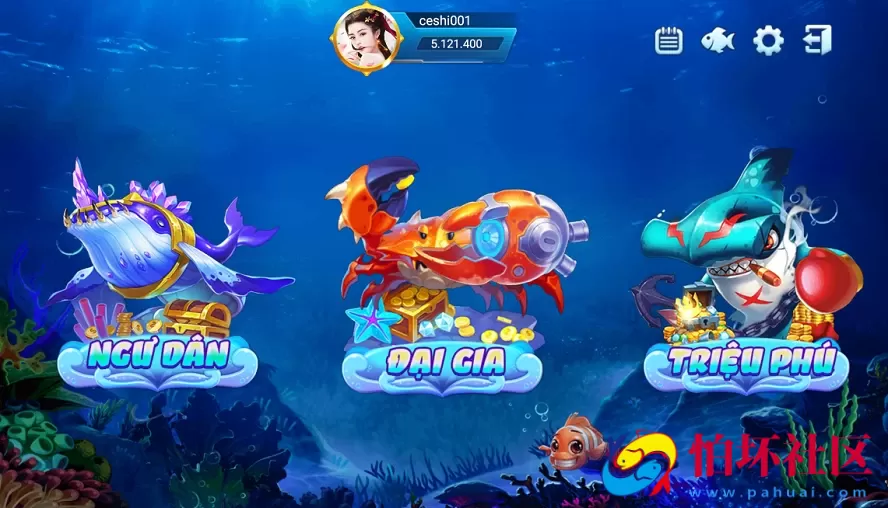Open the player avatar profile
888x508 pixels.
[x=367, y=38]
